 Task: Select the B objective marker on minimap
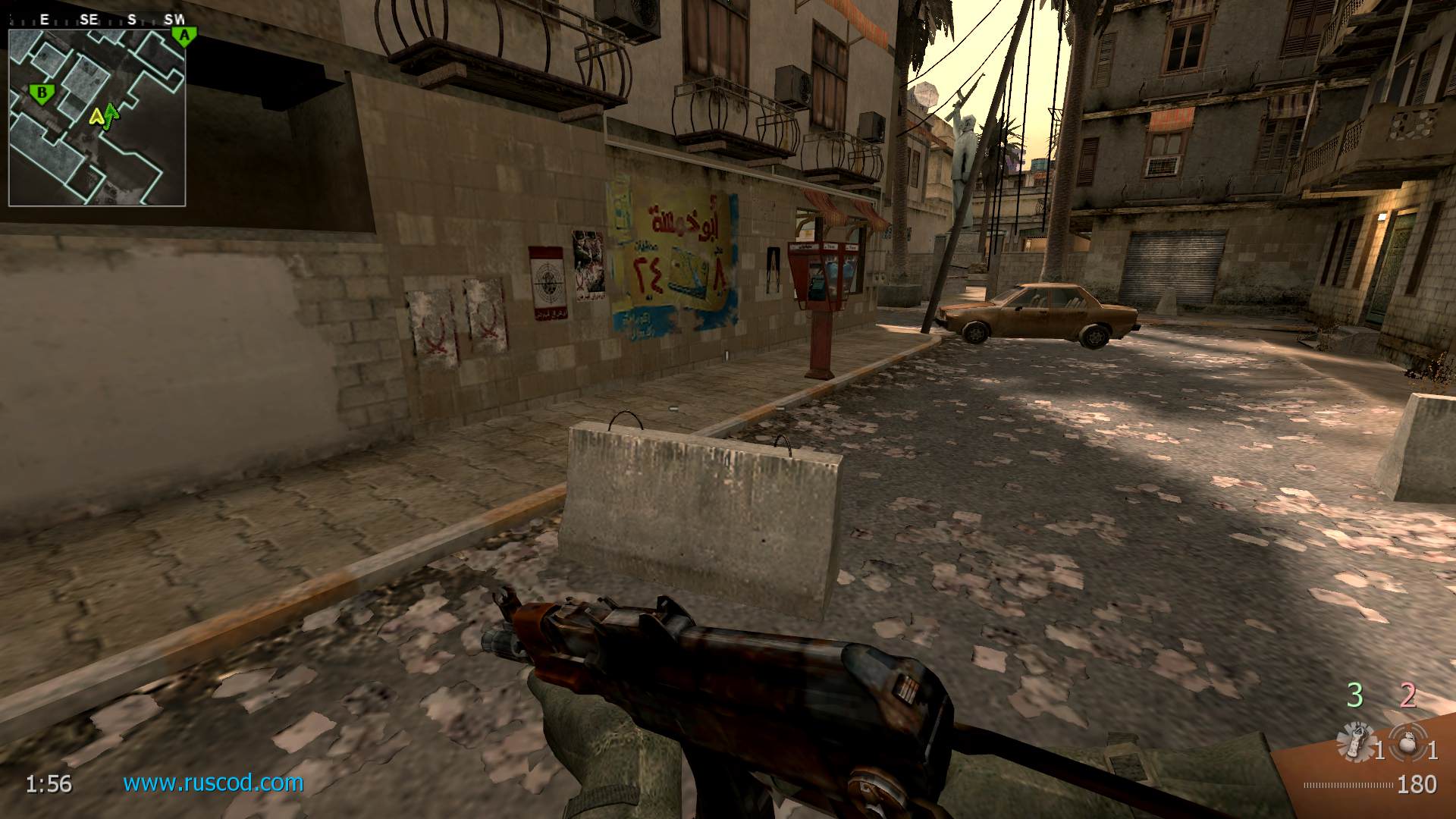[42, 94]
